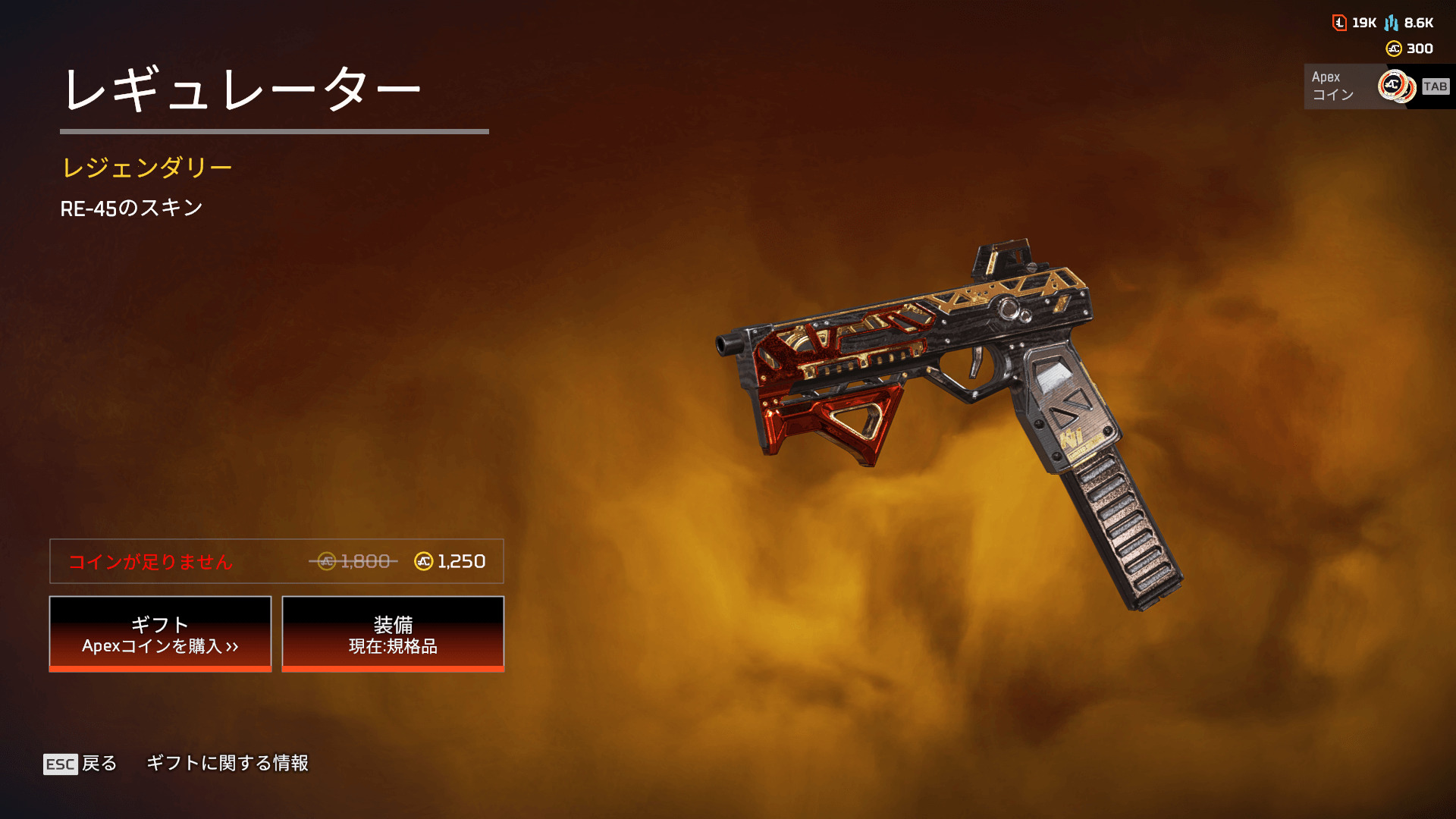Open the Gift purchase Apex Coins button

click(160, 634)
